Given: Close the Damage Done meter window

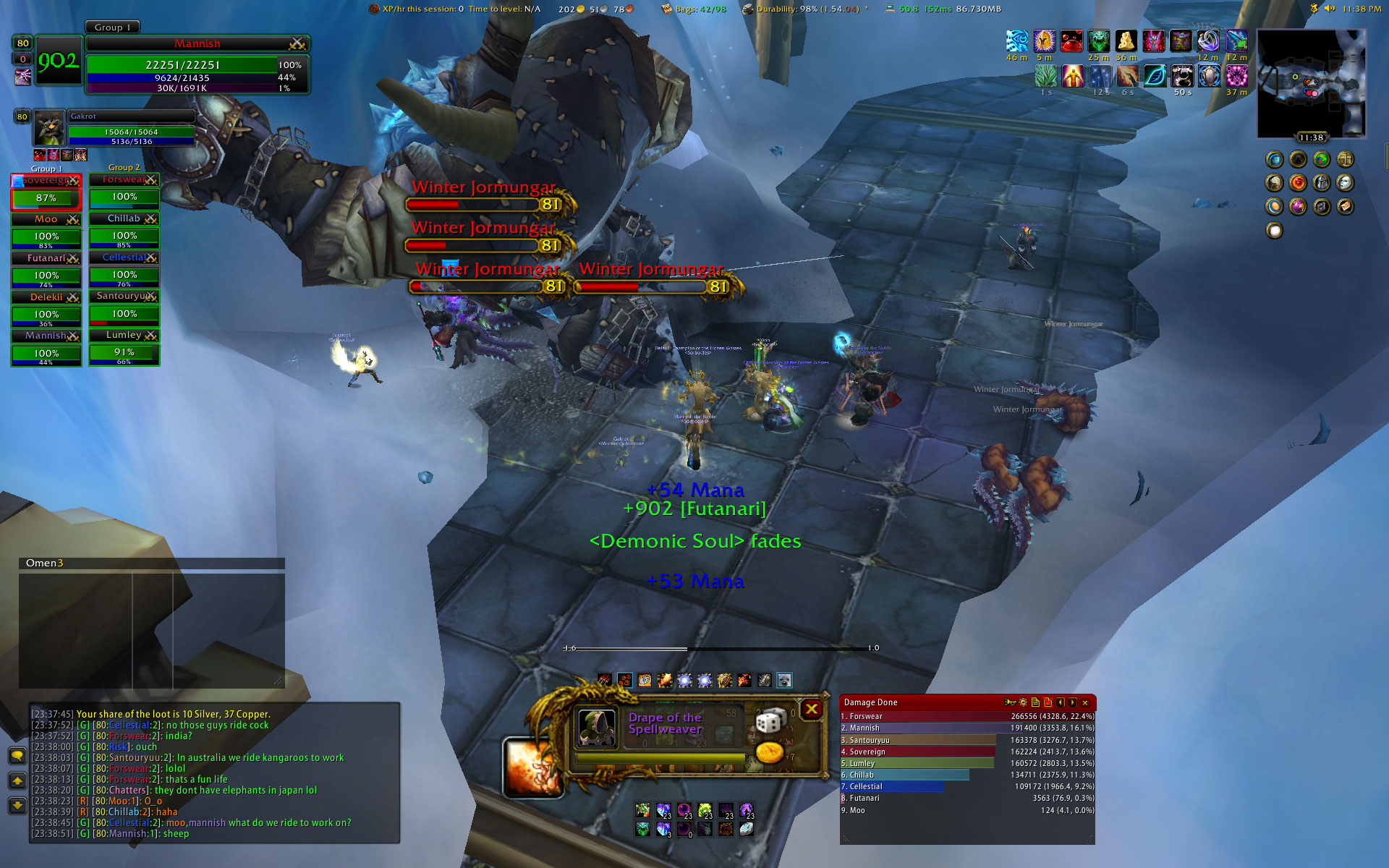Looking at the screenshot, I should pyautogui.click(x=1085, y=702).
